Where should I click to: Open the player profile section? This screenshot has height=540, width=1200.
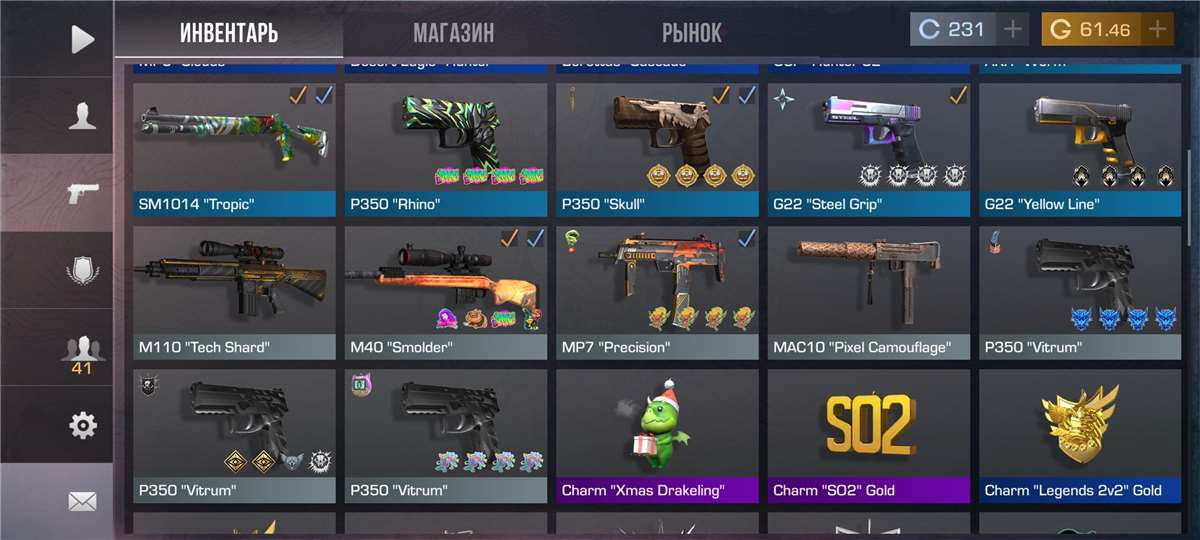pyautogui.click(x=82, y=116)
